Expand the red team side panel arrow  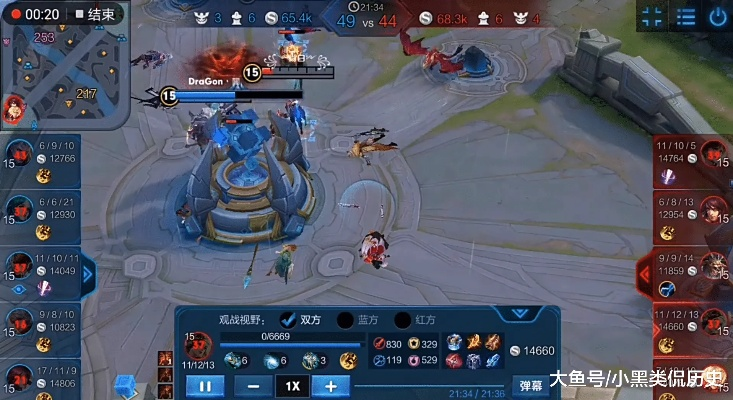pyautogui.click(x=644, y=271)
